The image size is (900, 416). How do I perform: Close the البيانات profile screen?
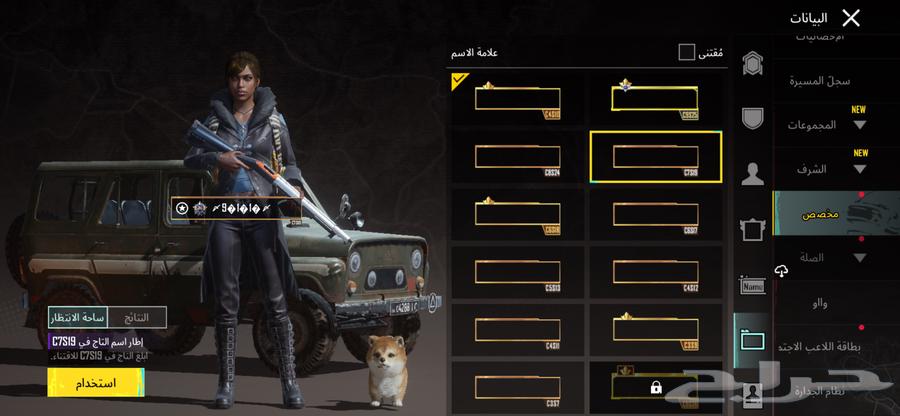coord(851,18)
